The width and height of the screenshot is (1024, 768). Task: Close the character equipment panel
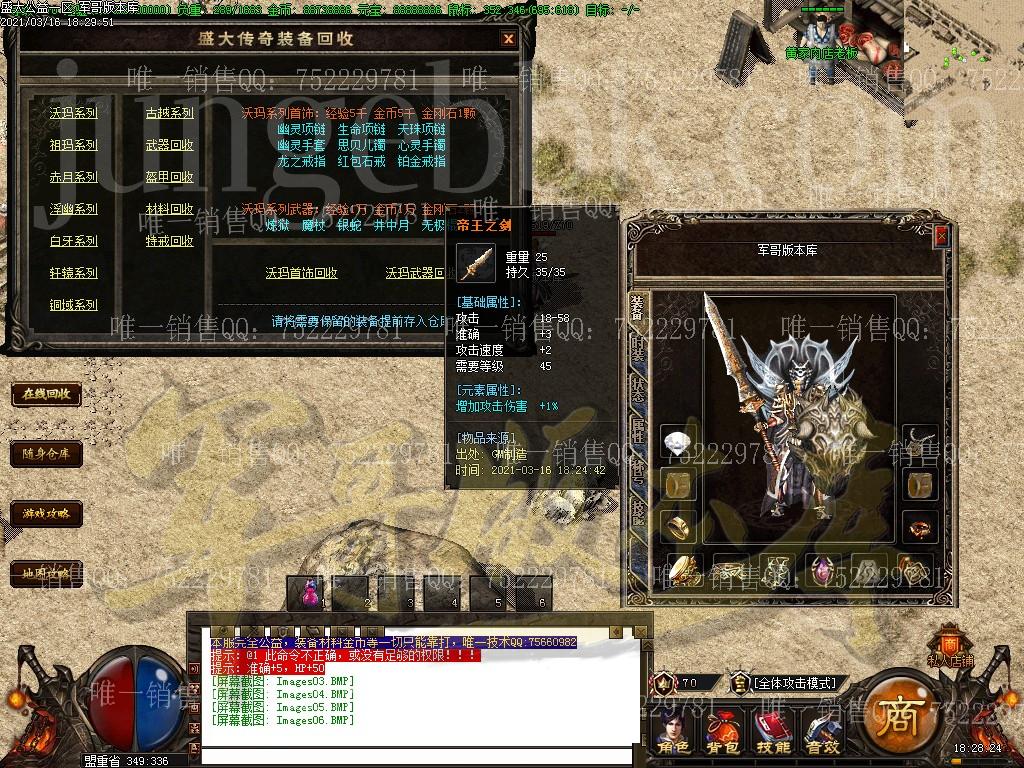tap(941, 236)
